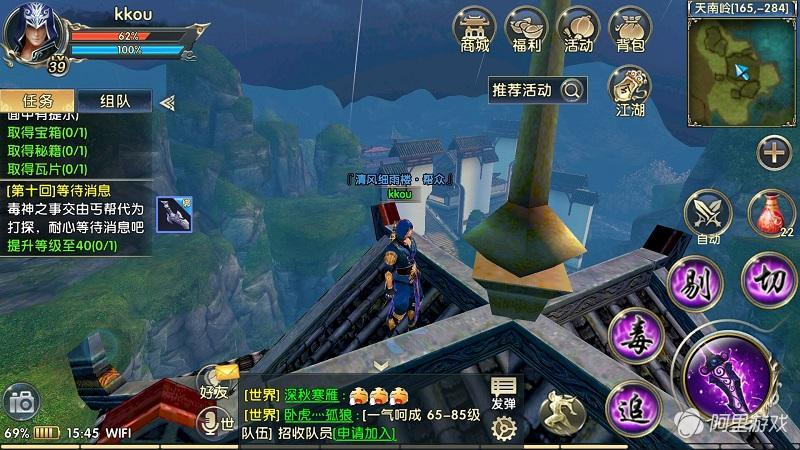Open the 商城 shop menu
Screen dimensions: 800x450
point(475,29)
